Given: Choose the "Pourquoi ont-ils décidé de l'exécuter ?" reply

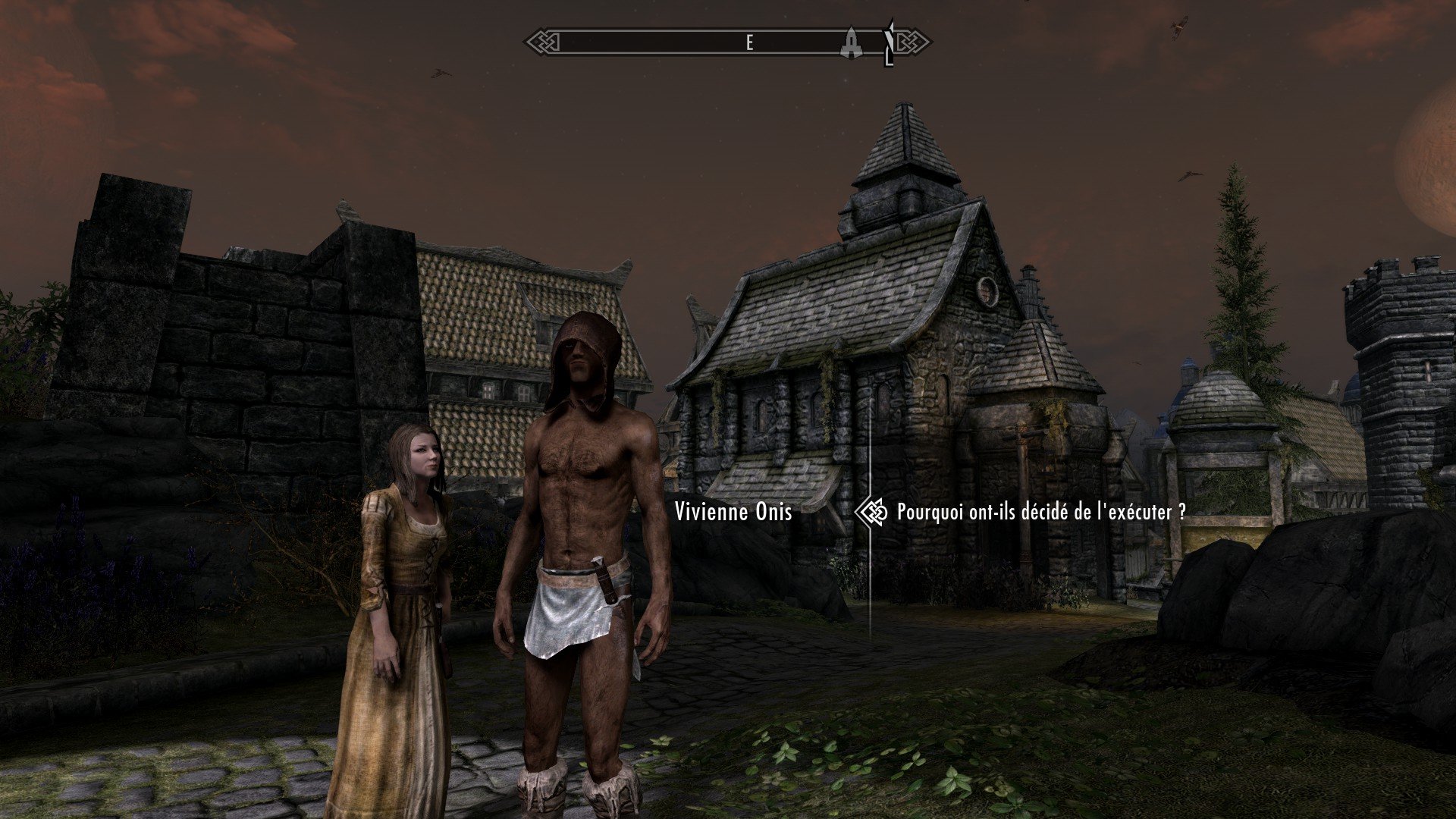Looking at the screenshot, I should (1040, 513).
